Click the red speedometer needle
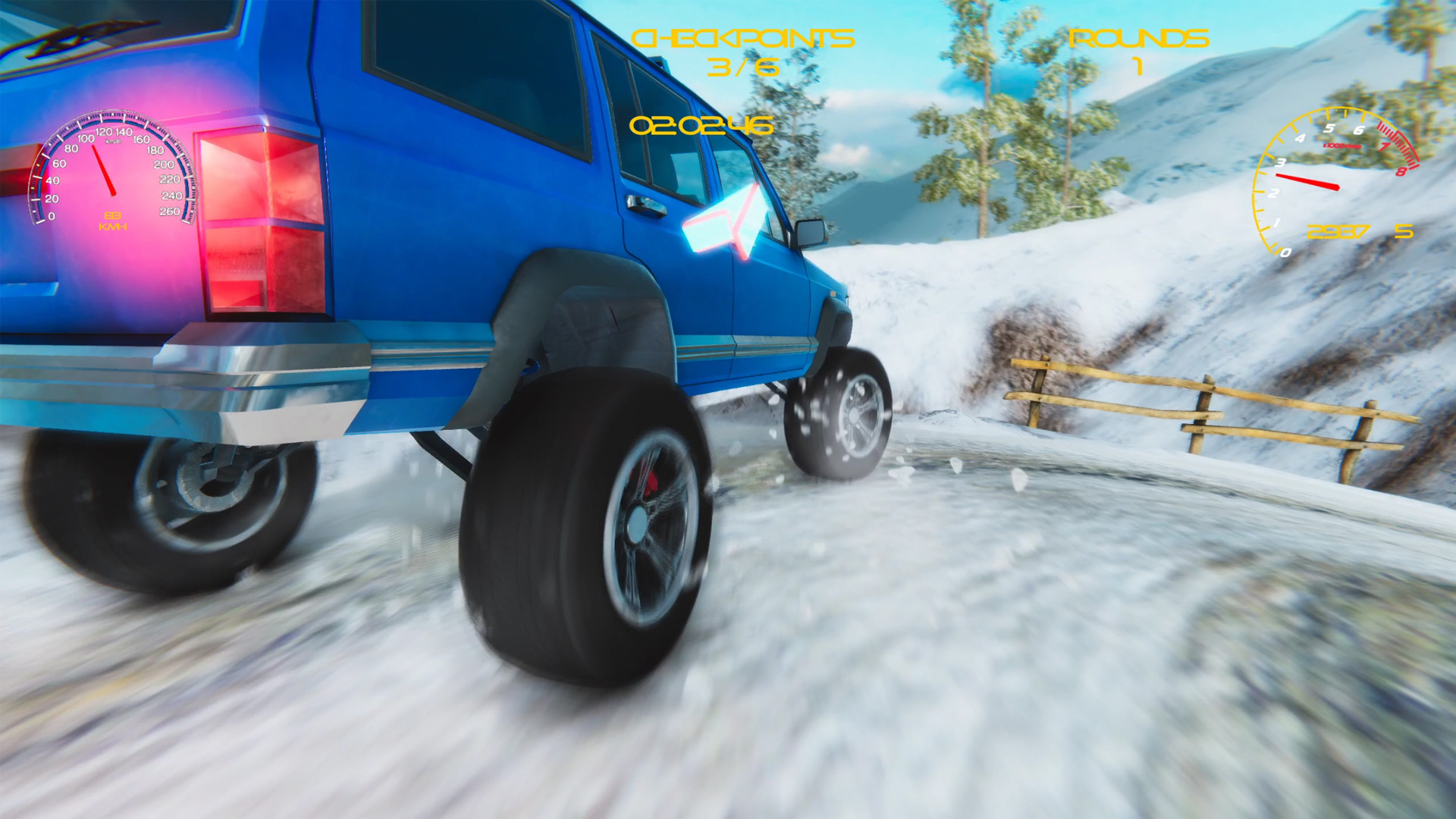The height and width of the screenshot is (819, 1456). [x=104, y=170]
